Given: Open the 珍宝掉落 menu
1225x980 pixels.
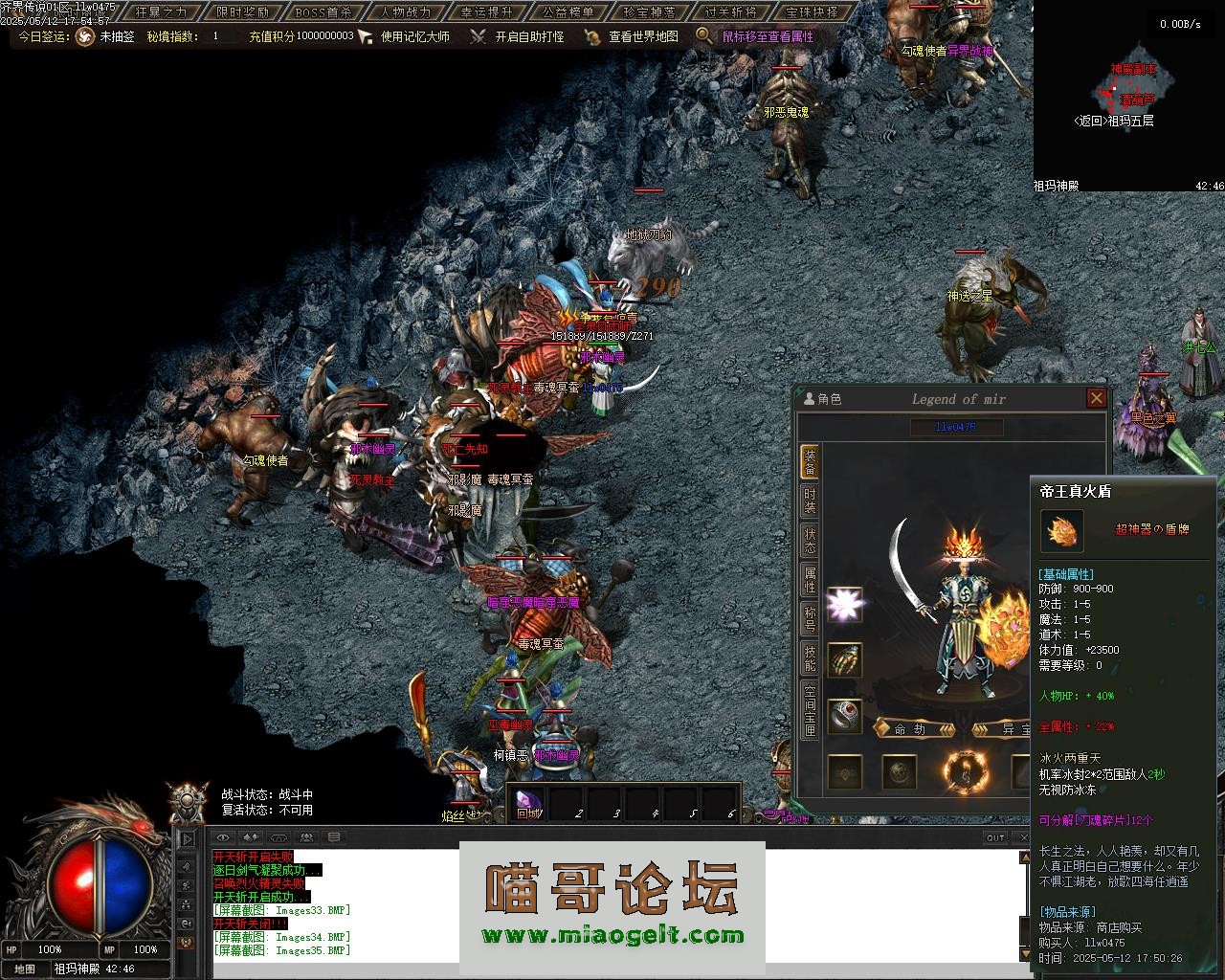Looking at the screenshot, I should click(x=649, y=12).
